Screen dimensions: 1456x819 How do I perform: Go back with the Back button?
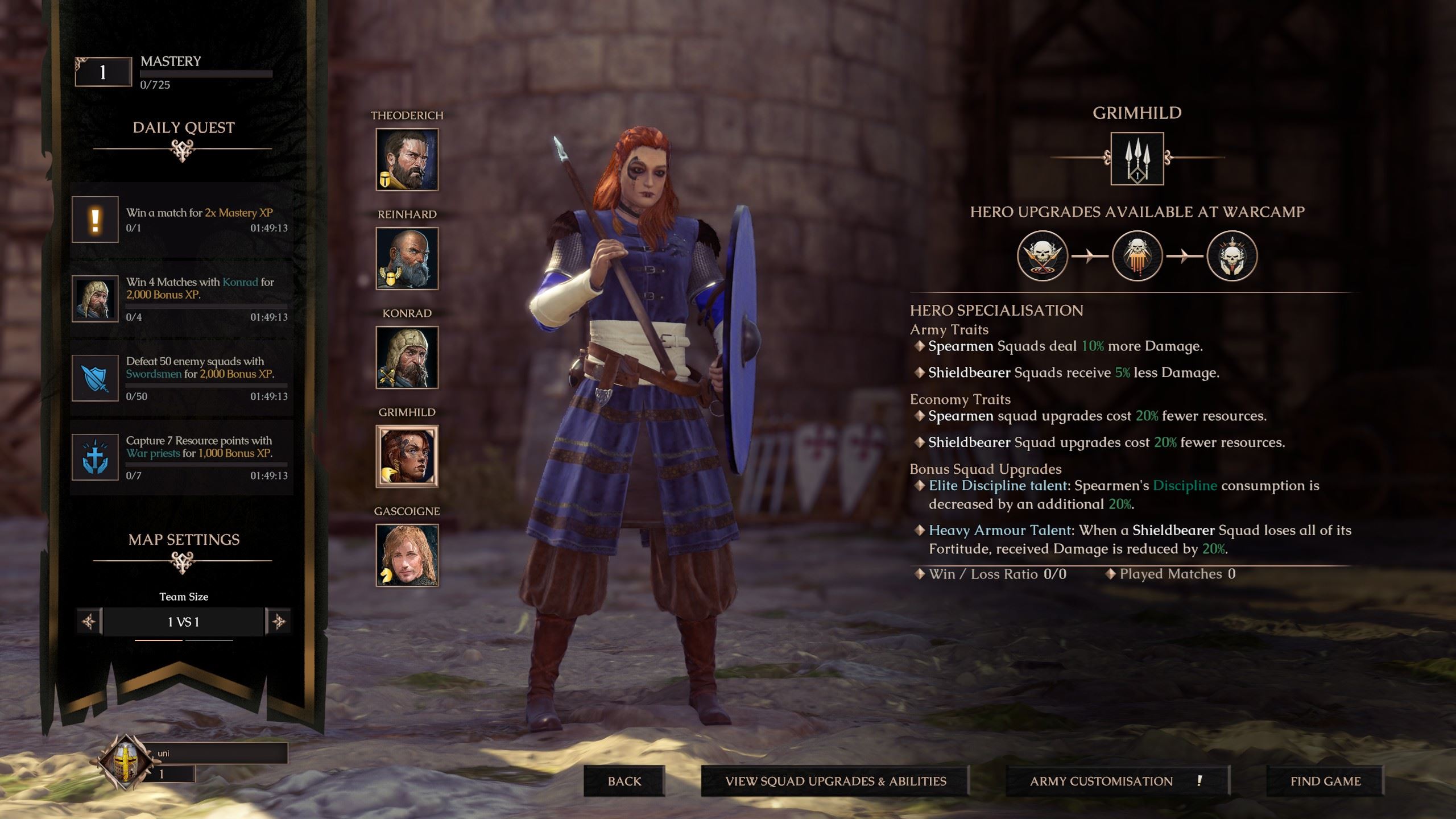pos(624,781)
